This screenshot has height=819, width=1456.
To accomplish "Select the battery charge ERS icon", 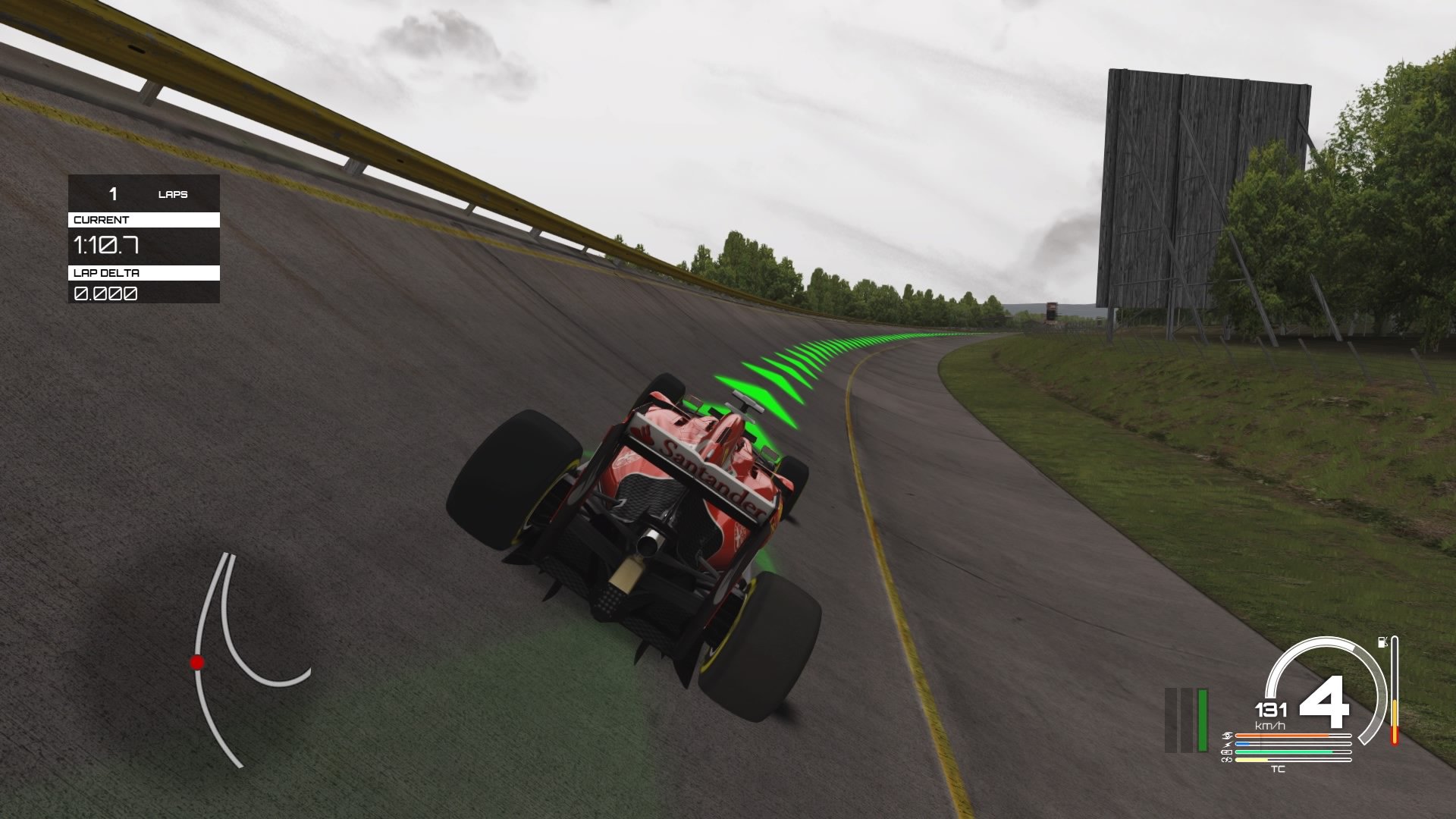I will point(1227,752).
